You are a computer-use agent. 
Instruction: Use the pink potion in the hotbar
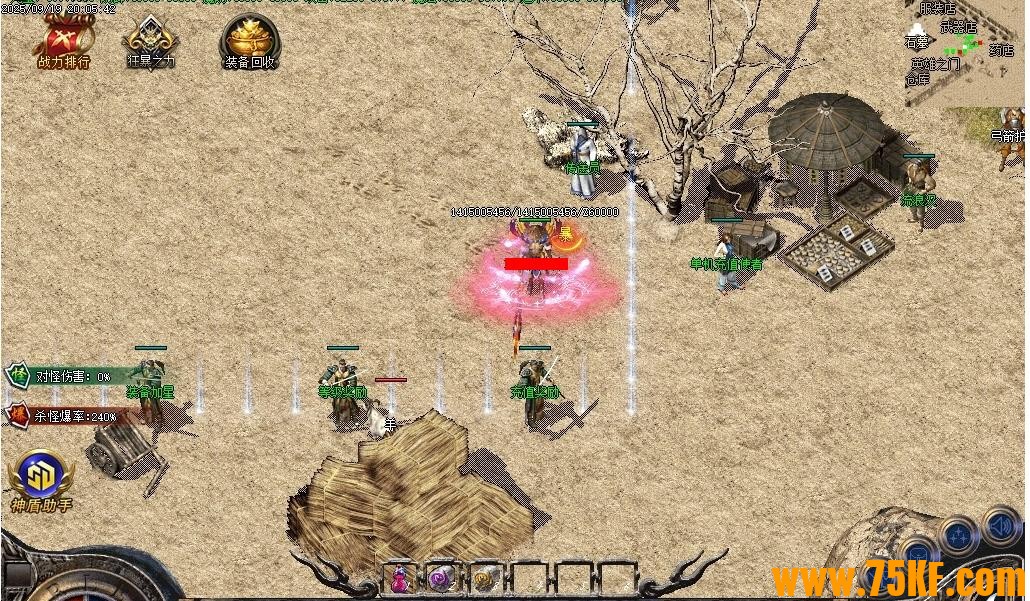400,578
